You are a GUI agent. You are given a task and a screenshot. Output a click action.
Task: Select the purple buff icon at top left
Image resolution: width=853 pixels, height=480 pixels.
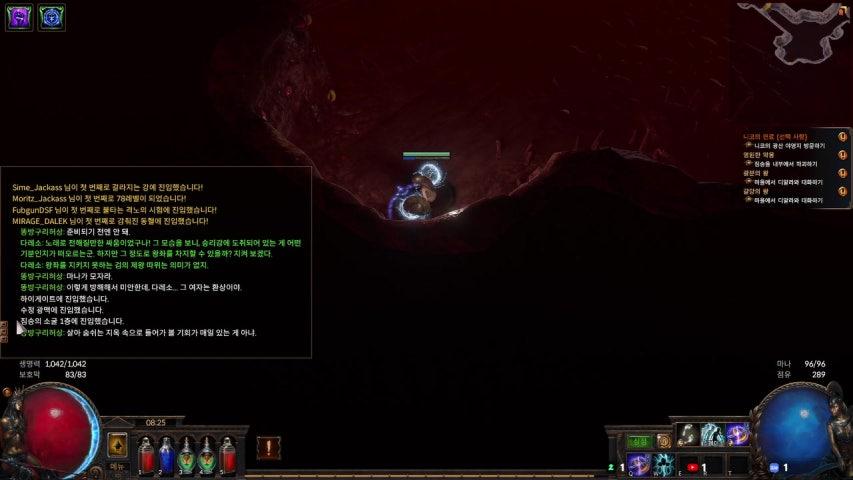click(19, 18)
